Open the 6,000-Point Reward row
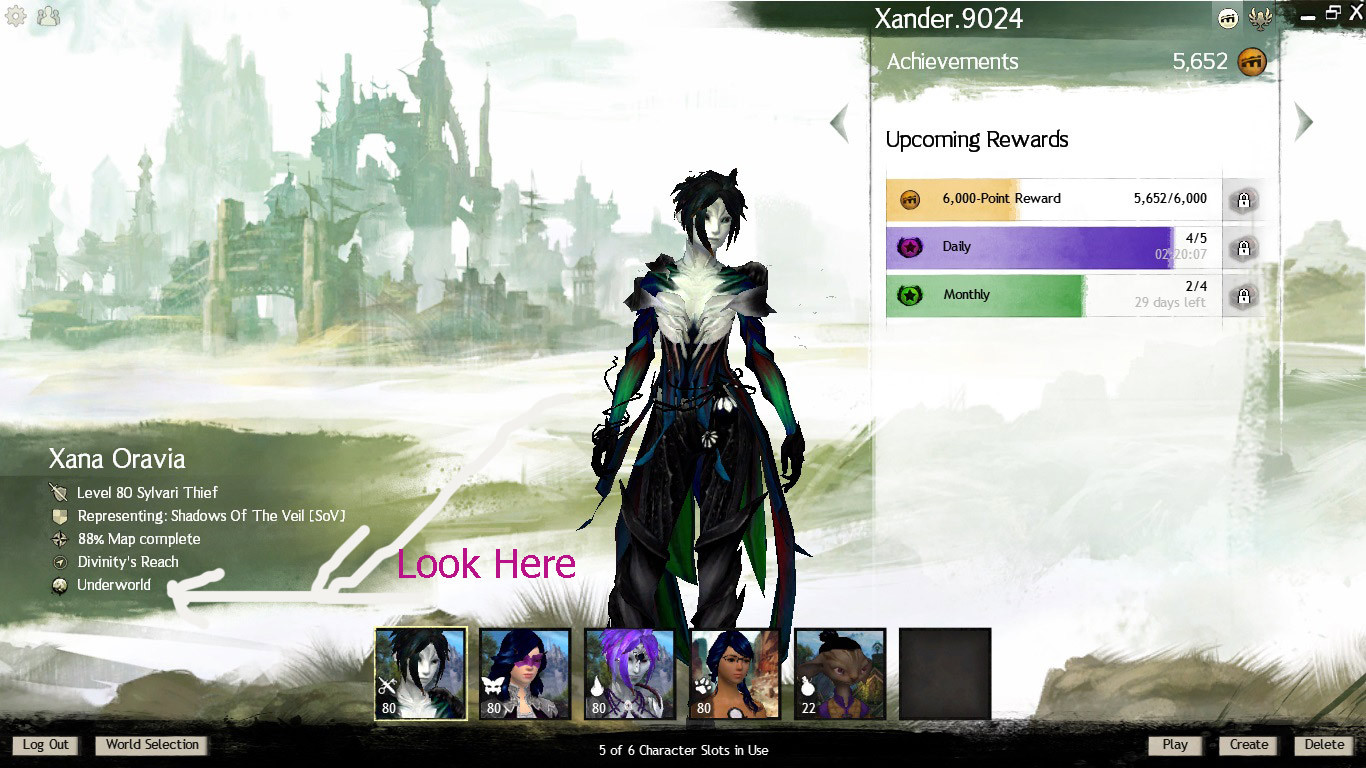This screenshot has height=768, width=1366. [1053, 199]
